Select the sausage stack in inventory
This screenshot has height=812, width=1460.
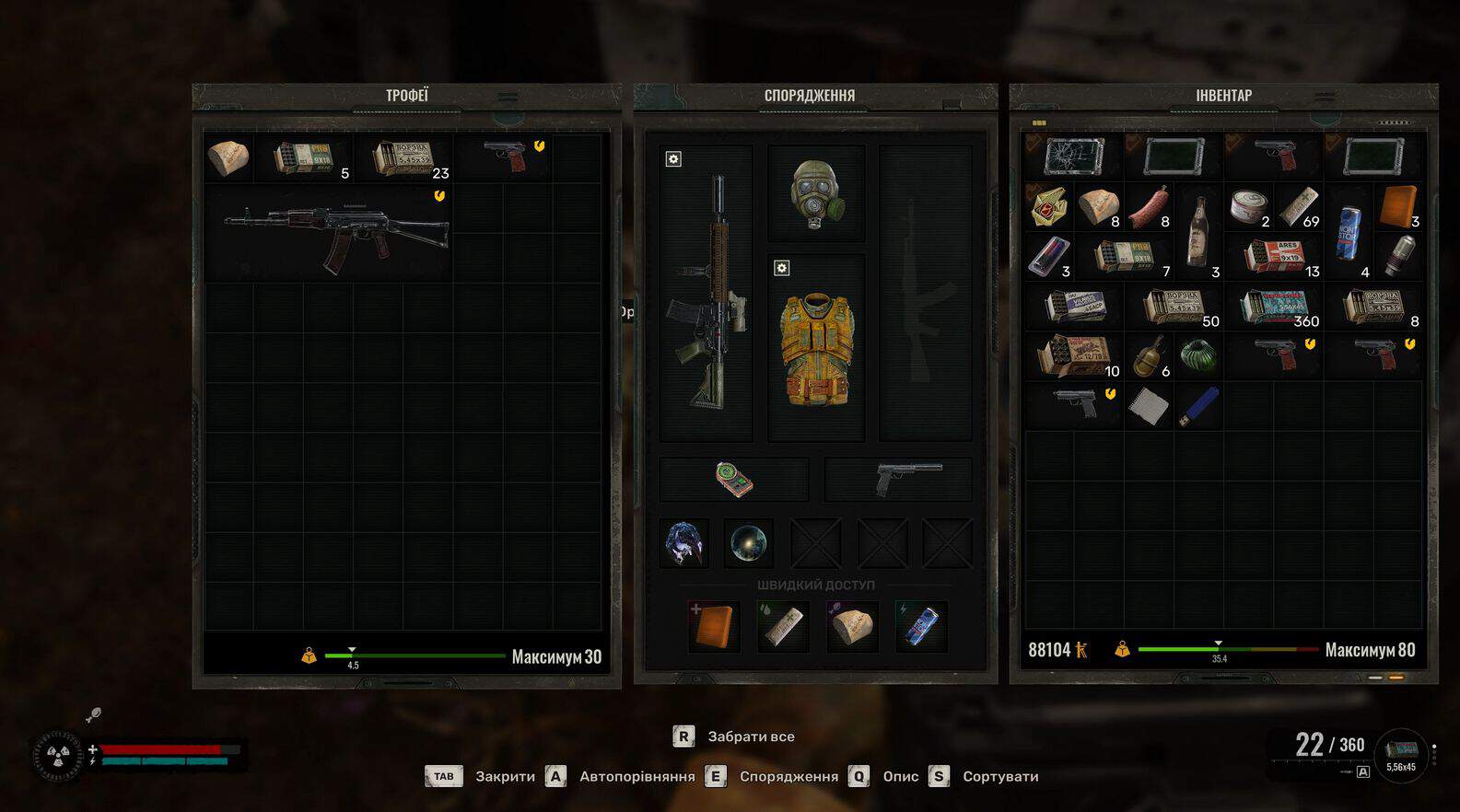pos(1149,206)
